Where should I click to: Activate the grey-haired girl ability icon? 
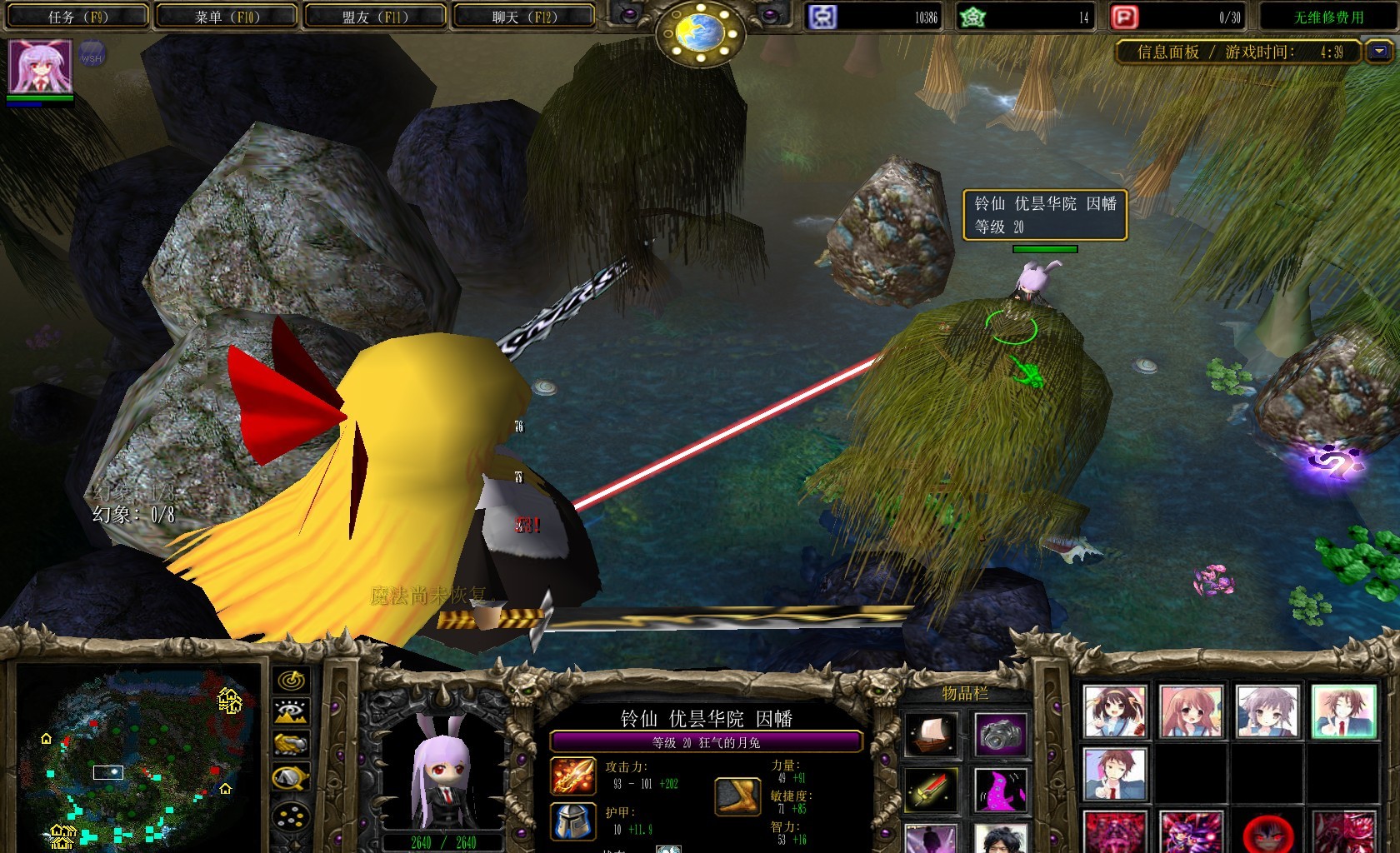(1267, 712)
